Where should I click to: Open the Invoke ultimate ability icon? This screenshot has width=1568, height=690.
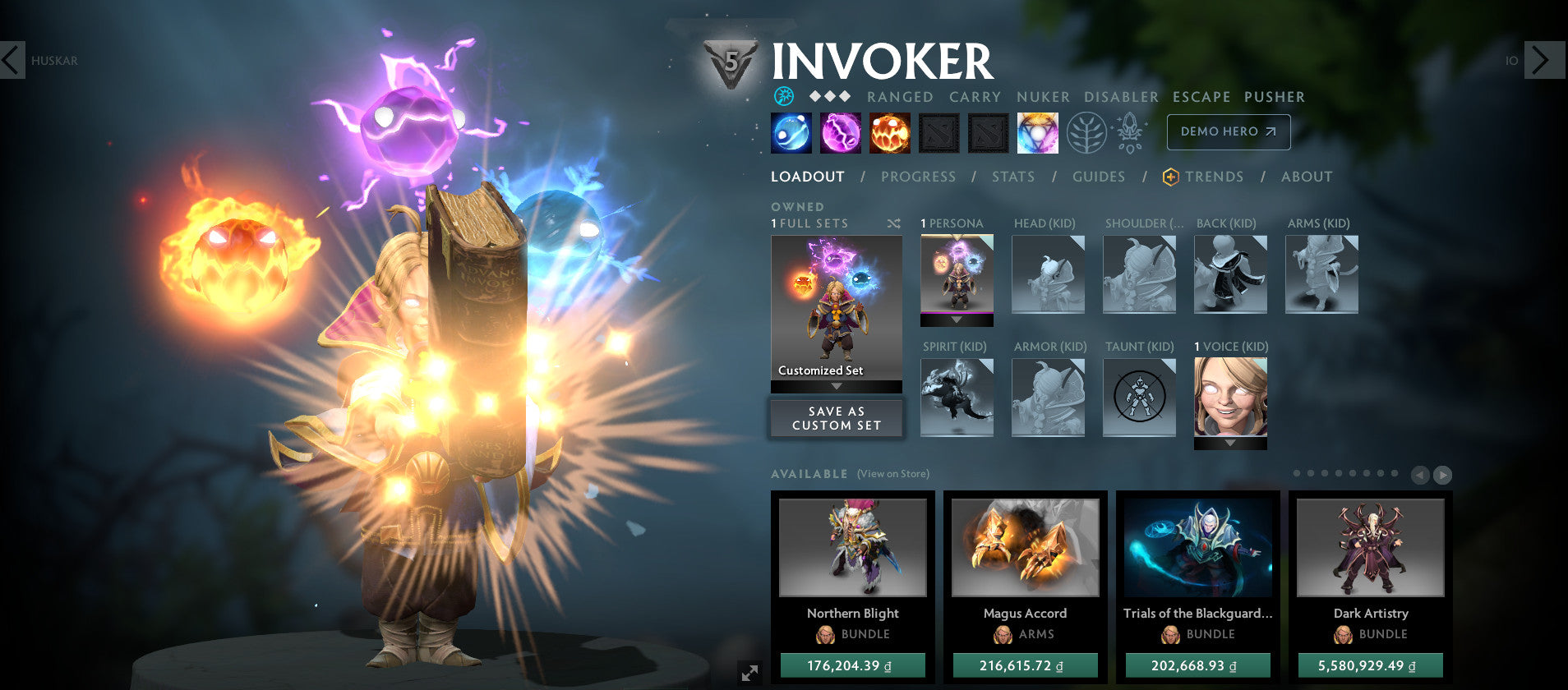click(1037, 132)
